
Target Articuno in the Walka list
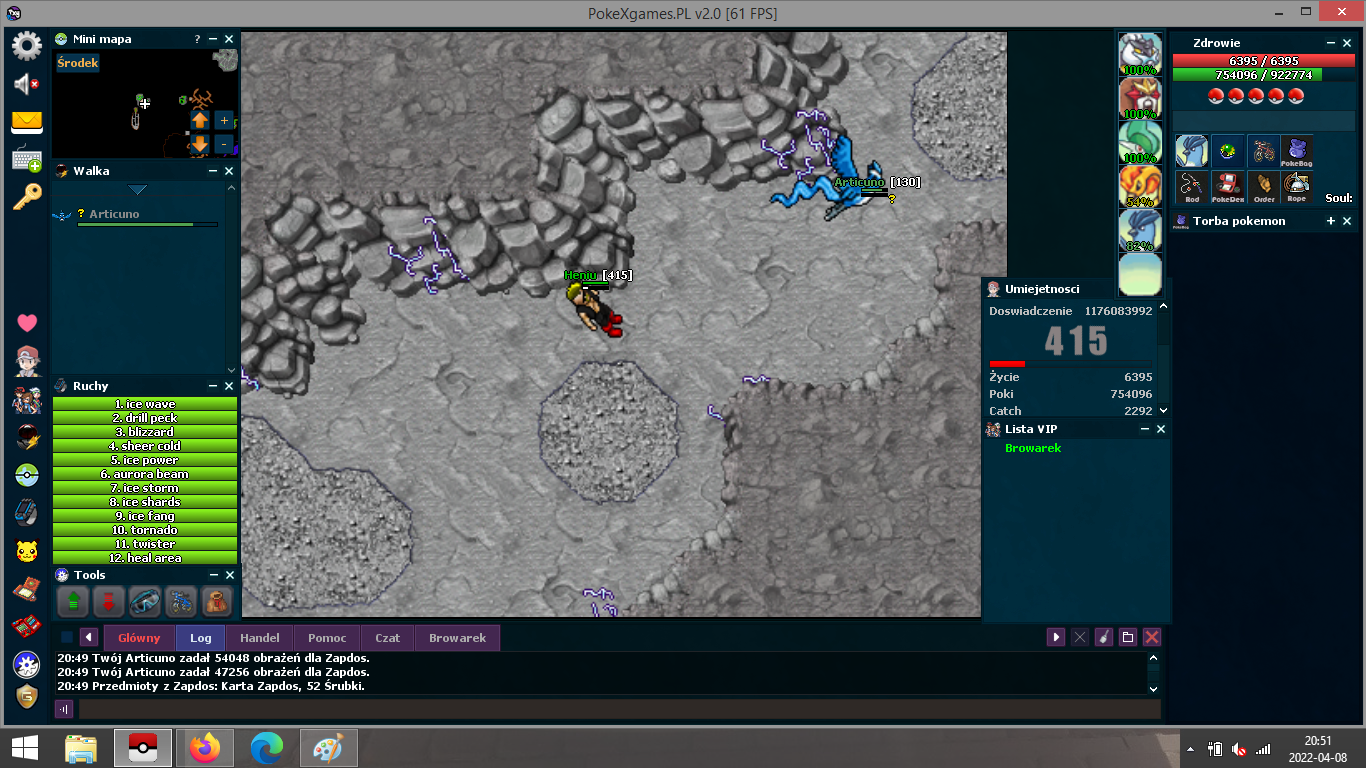tap(114, 214)
